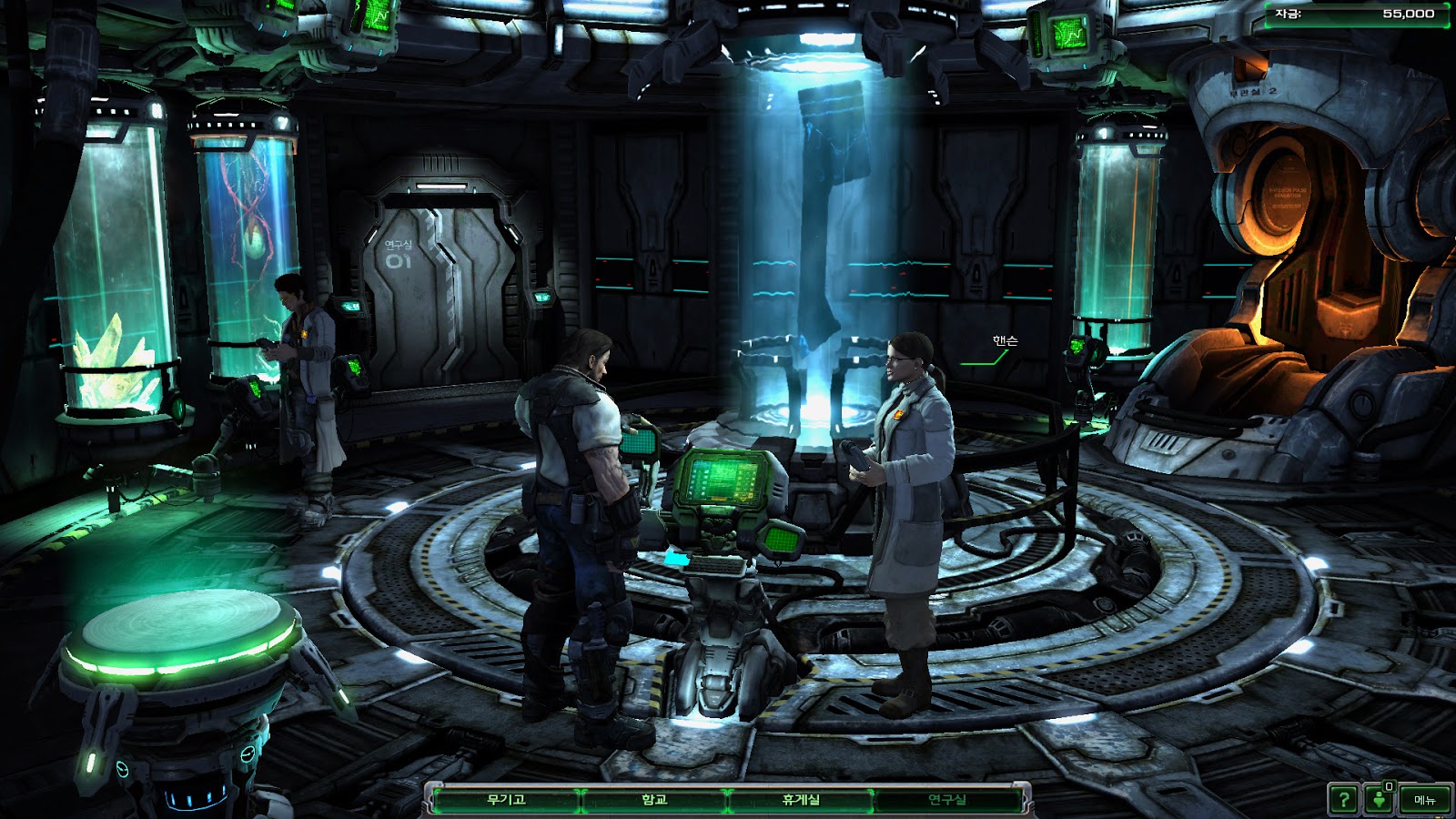This screenshot has height=819, width=1456.
Task: Click the green person icon with counter
Action: tap(1380, 799)
